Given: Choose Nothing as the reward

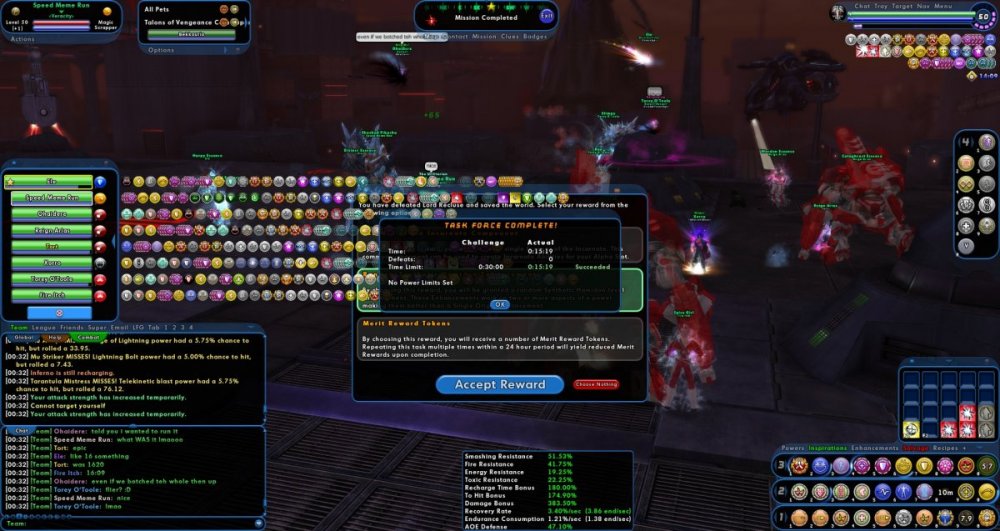Looking at the screenshot, I should (x=596, y=384).
